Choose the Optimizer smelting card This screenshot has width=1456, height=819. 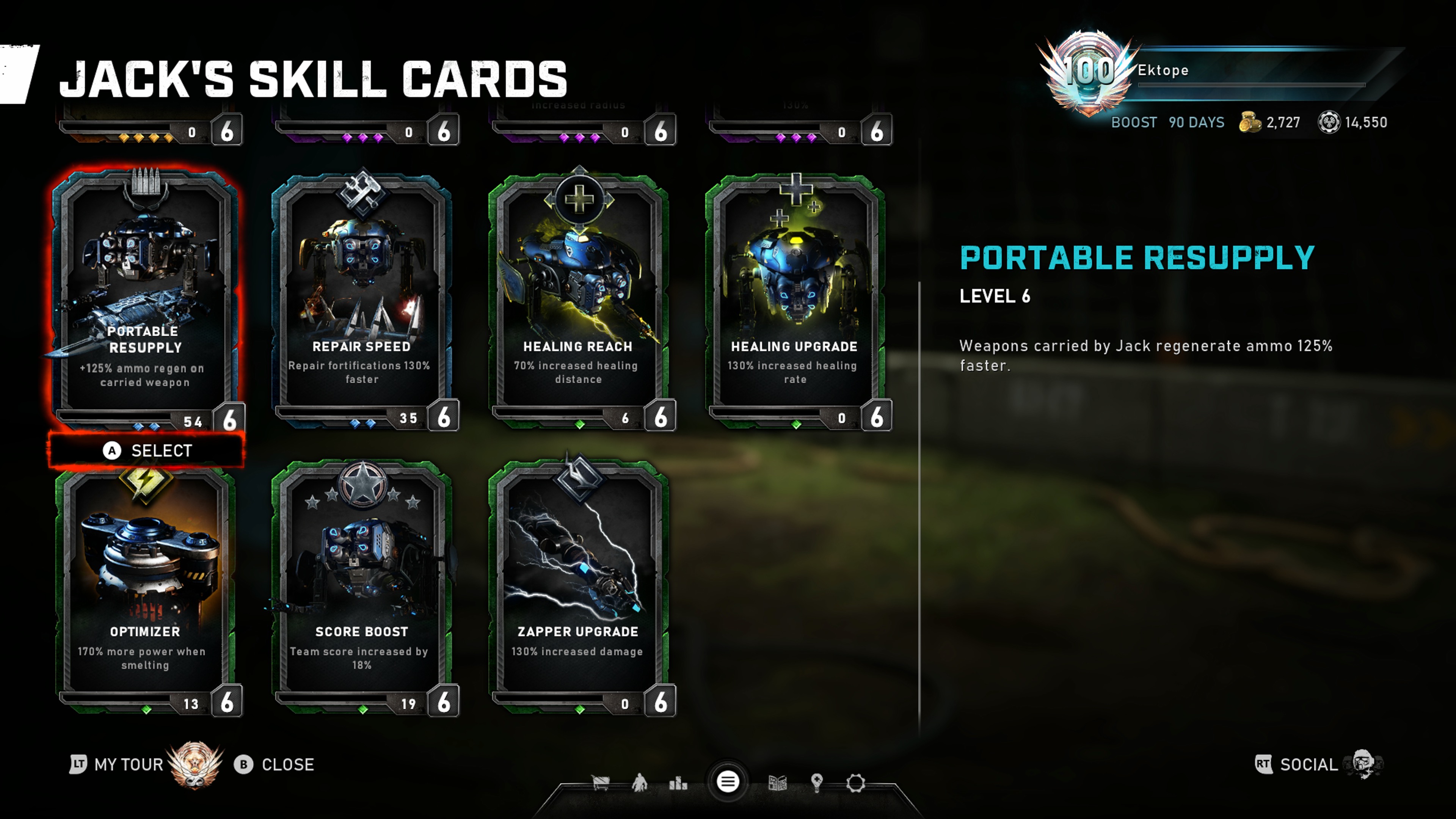tap(145, 588)
